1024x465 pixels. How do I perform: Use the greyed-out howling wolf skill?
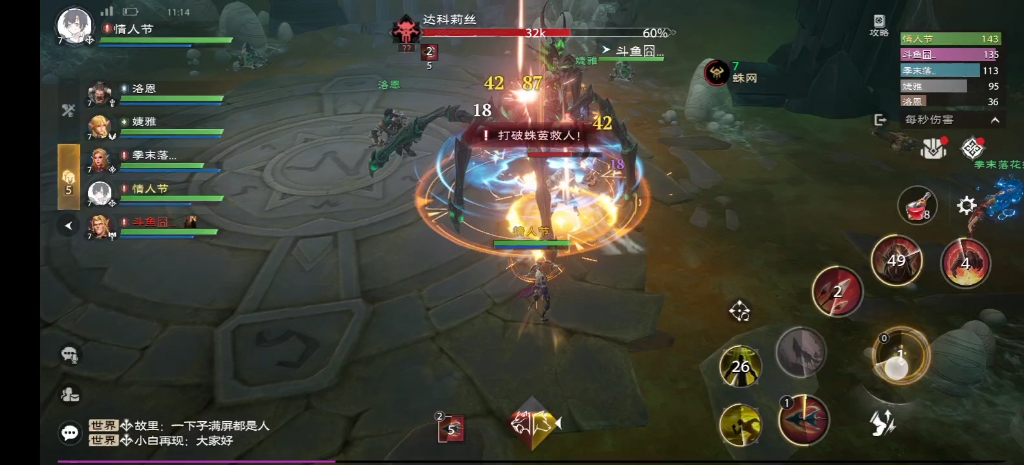tap(800, 351)
